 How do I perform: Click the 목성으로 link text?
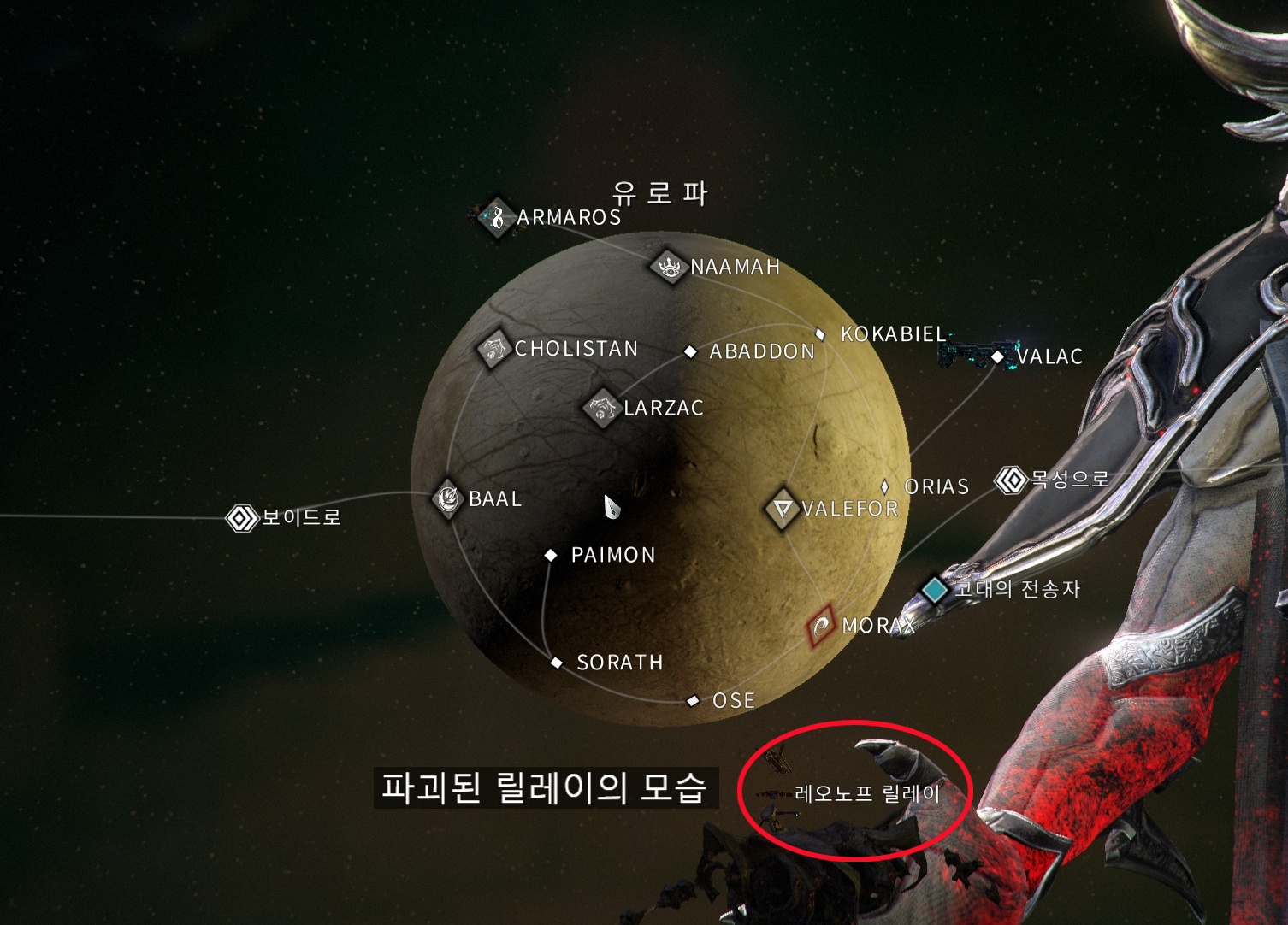[x=1068, y=480]
